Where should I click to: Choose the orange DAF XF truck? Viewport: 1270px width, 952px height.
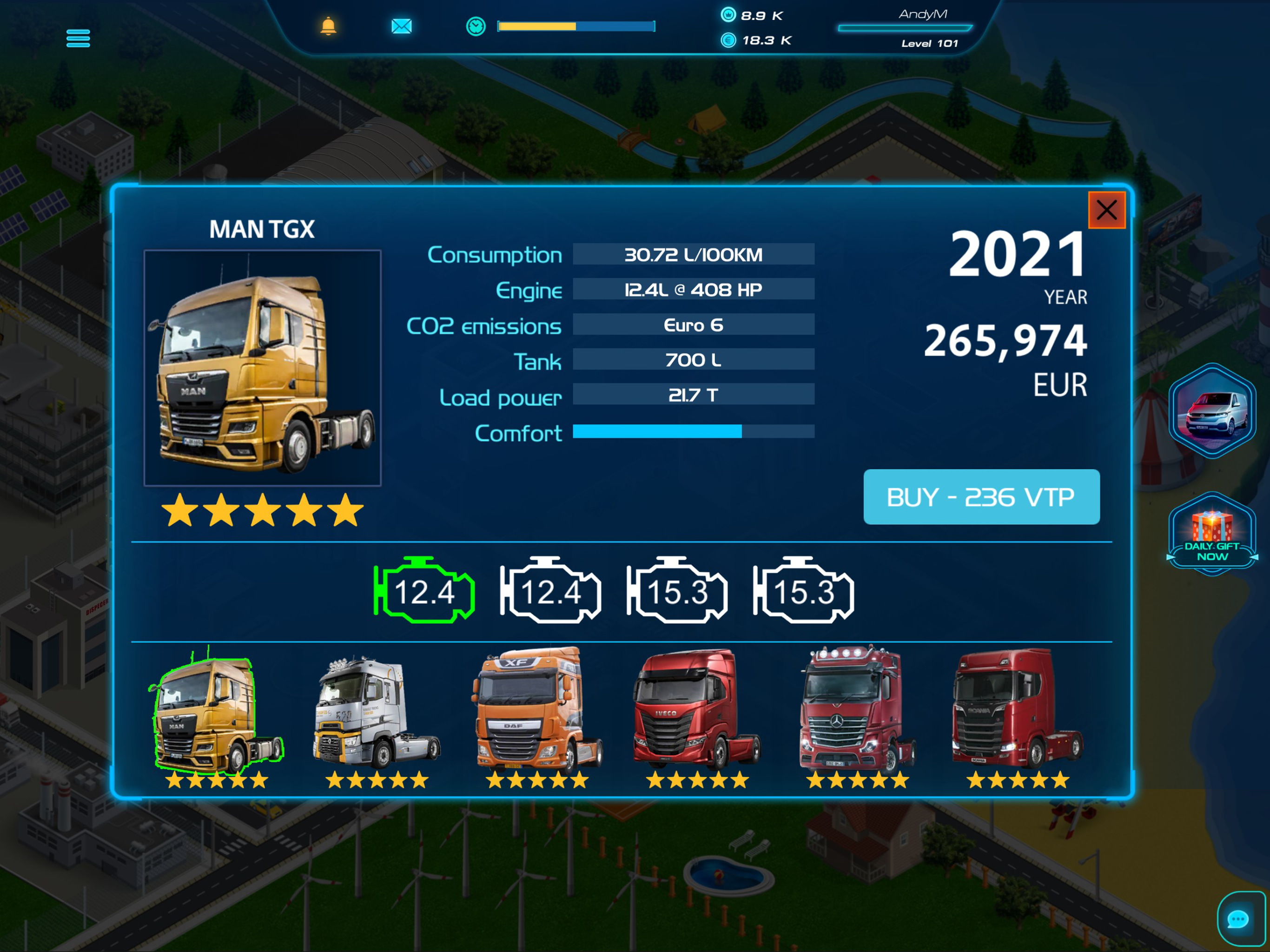pos(537,712)
